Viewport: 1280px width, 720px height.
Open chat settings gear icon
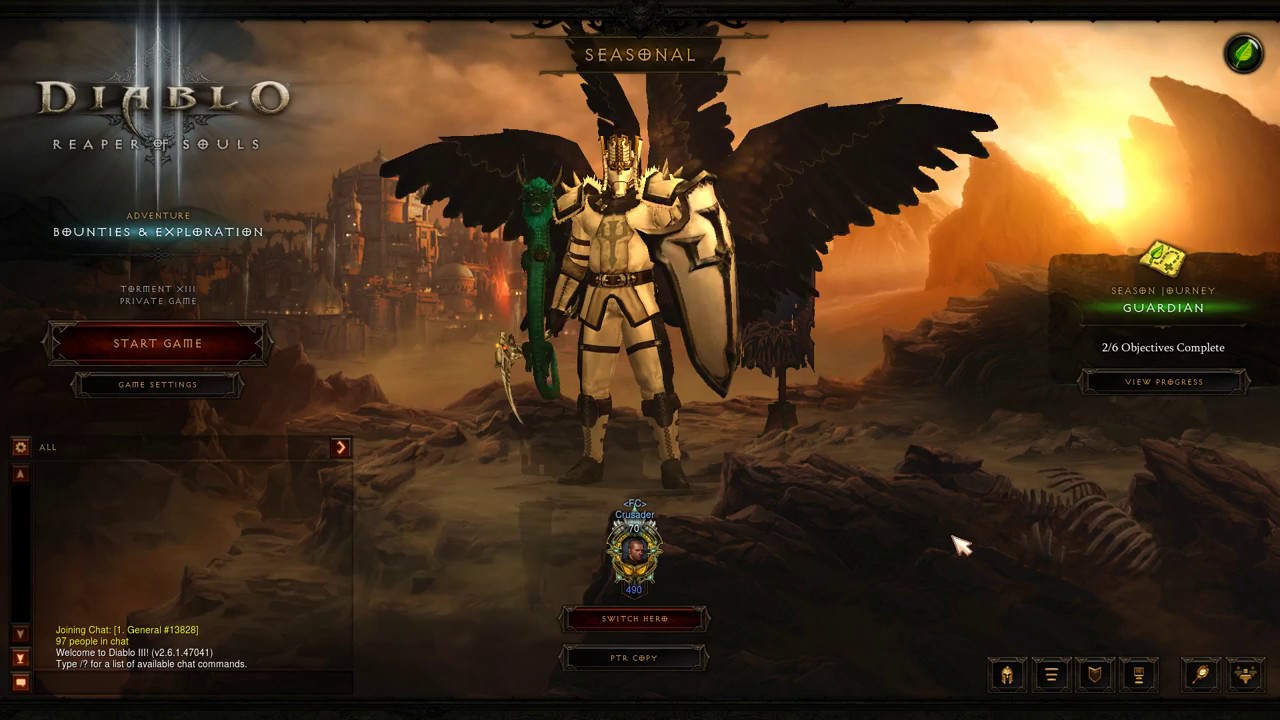click(x=20, y=447)
